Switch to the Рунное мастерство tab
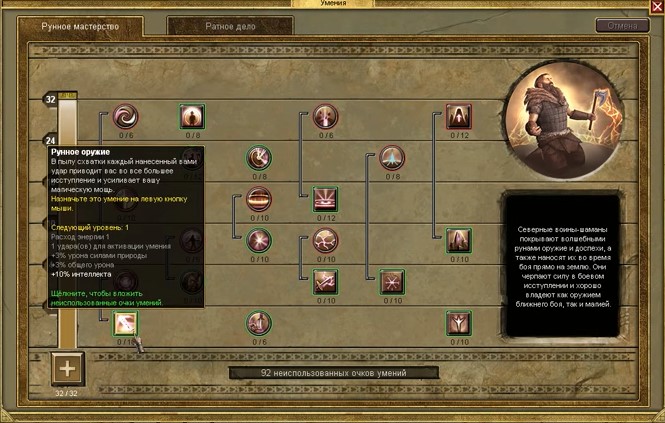This screenshot has width=665, height=423. click(77, 24)
